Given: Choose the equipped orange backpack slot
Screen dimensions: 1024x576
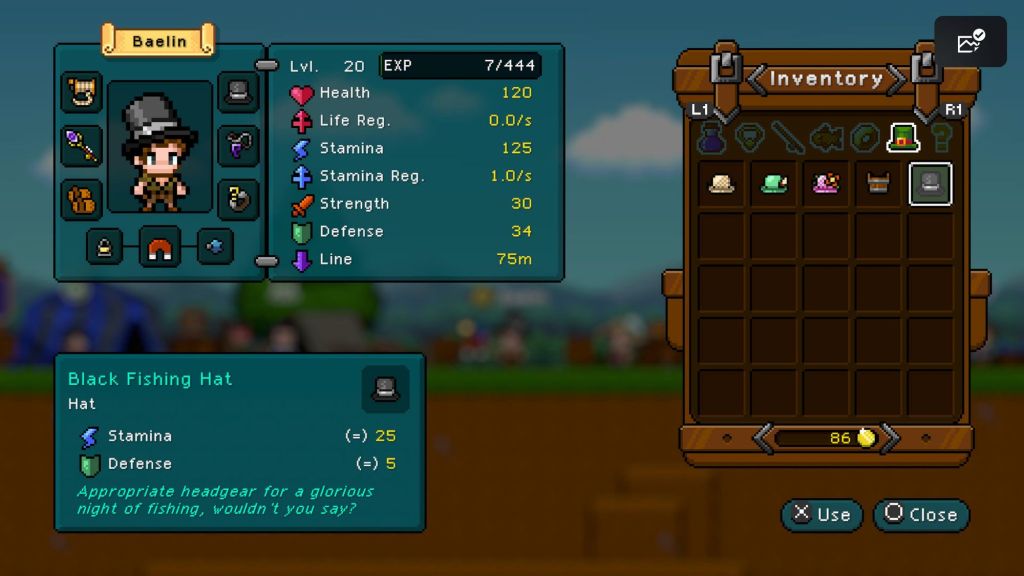Looking at the screenshot, I should click(81, 199).
